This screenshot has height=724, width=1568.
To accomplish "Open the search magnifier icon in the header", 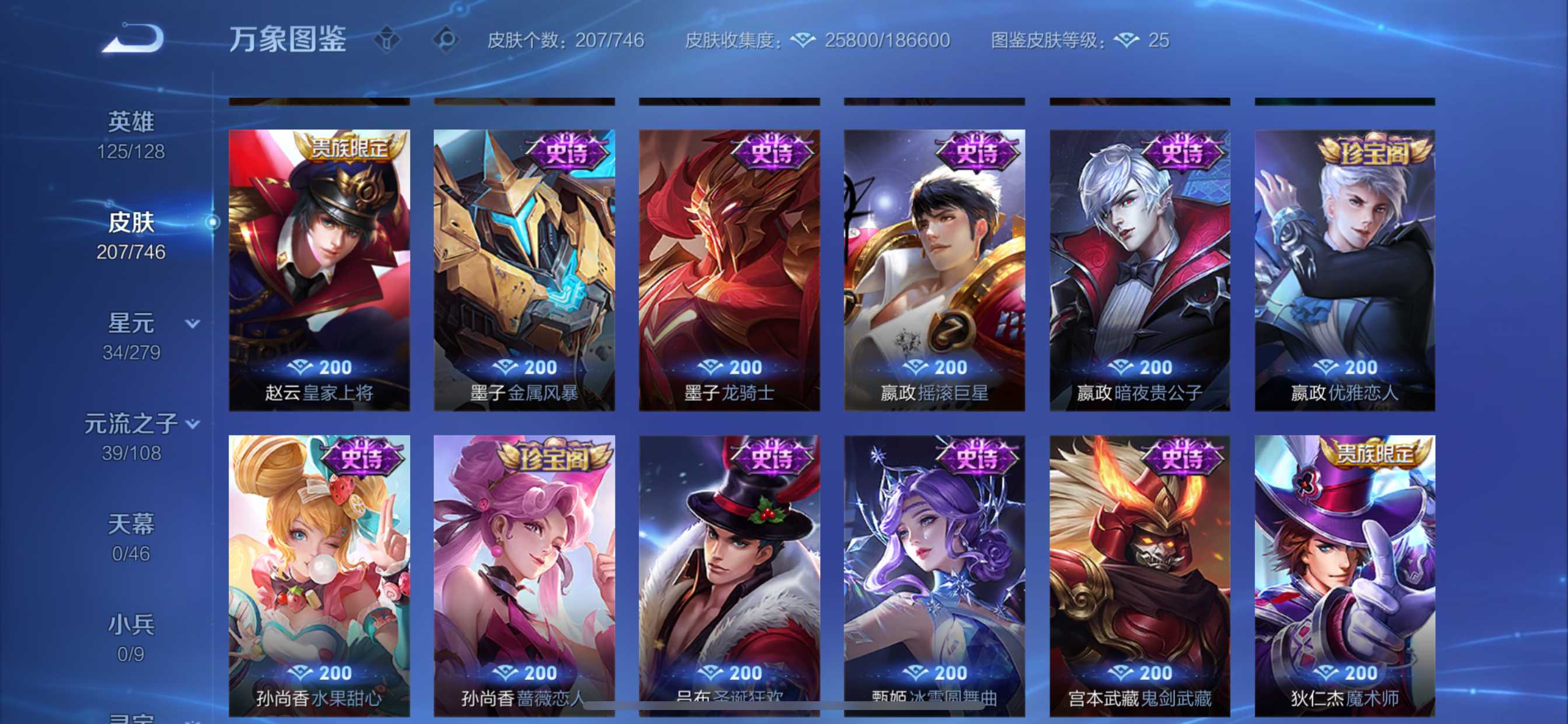I will 449,39.
